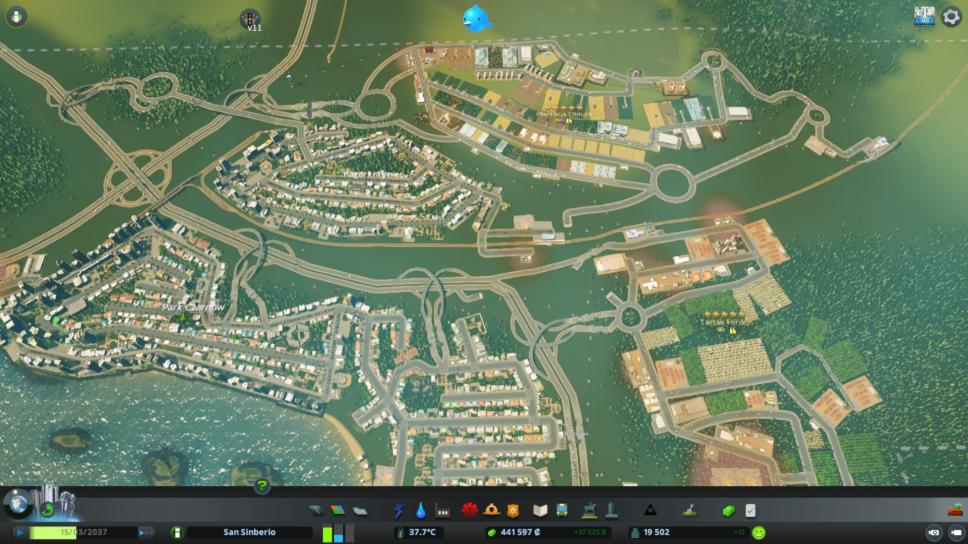
Task: Click the blue Chirper bird
Action: coord(476,17)
